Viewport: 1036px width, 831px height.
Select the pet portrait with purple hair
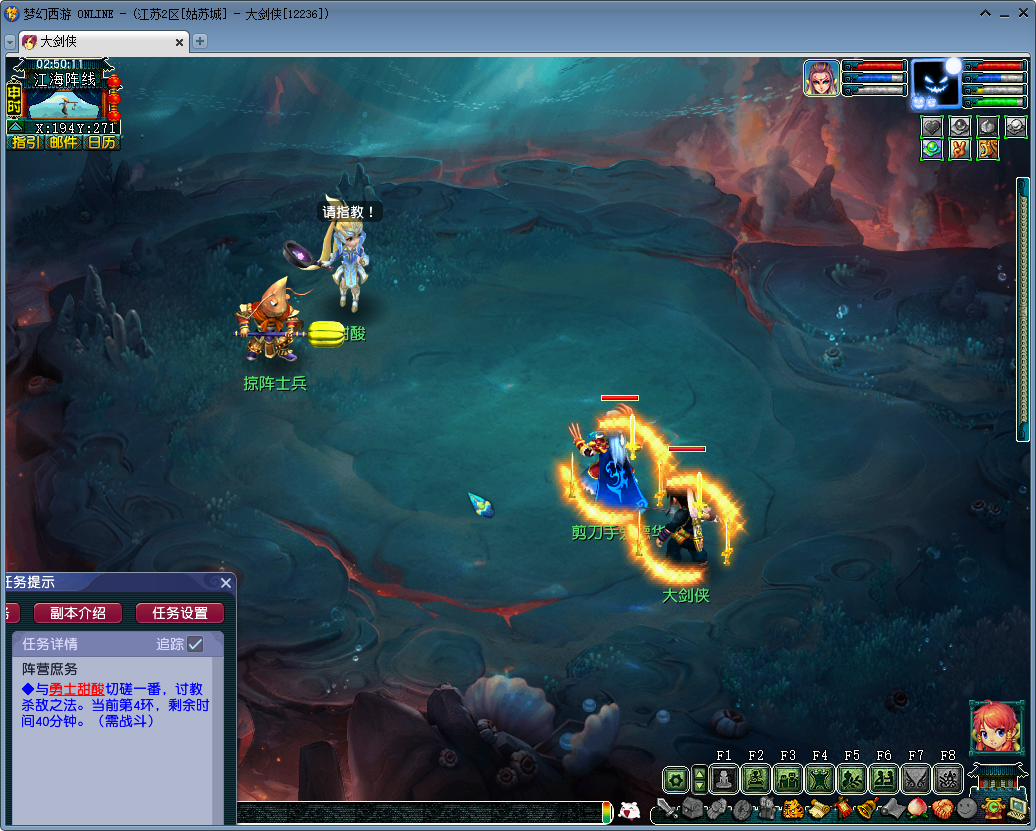821,78
